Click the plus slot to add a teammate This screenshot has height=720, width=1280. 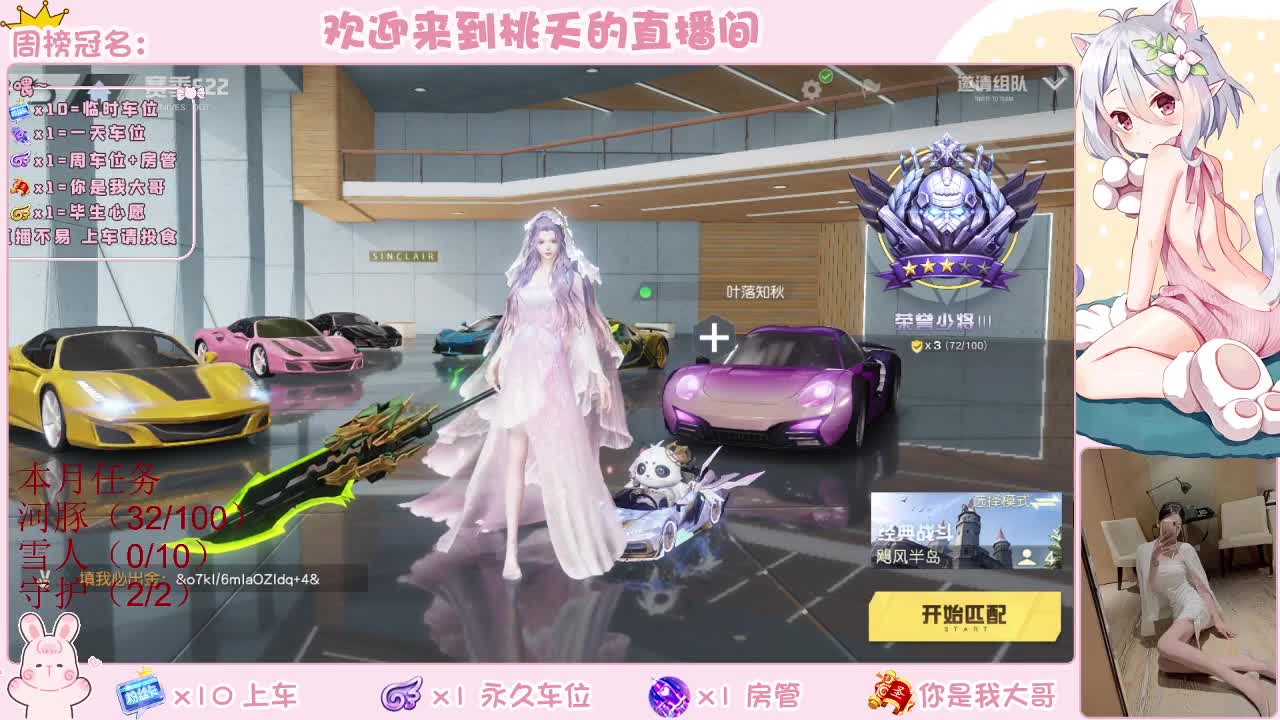tap(713, 339)
